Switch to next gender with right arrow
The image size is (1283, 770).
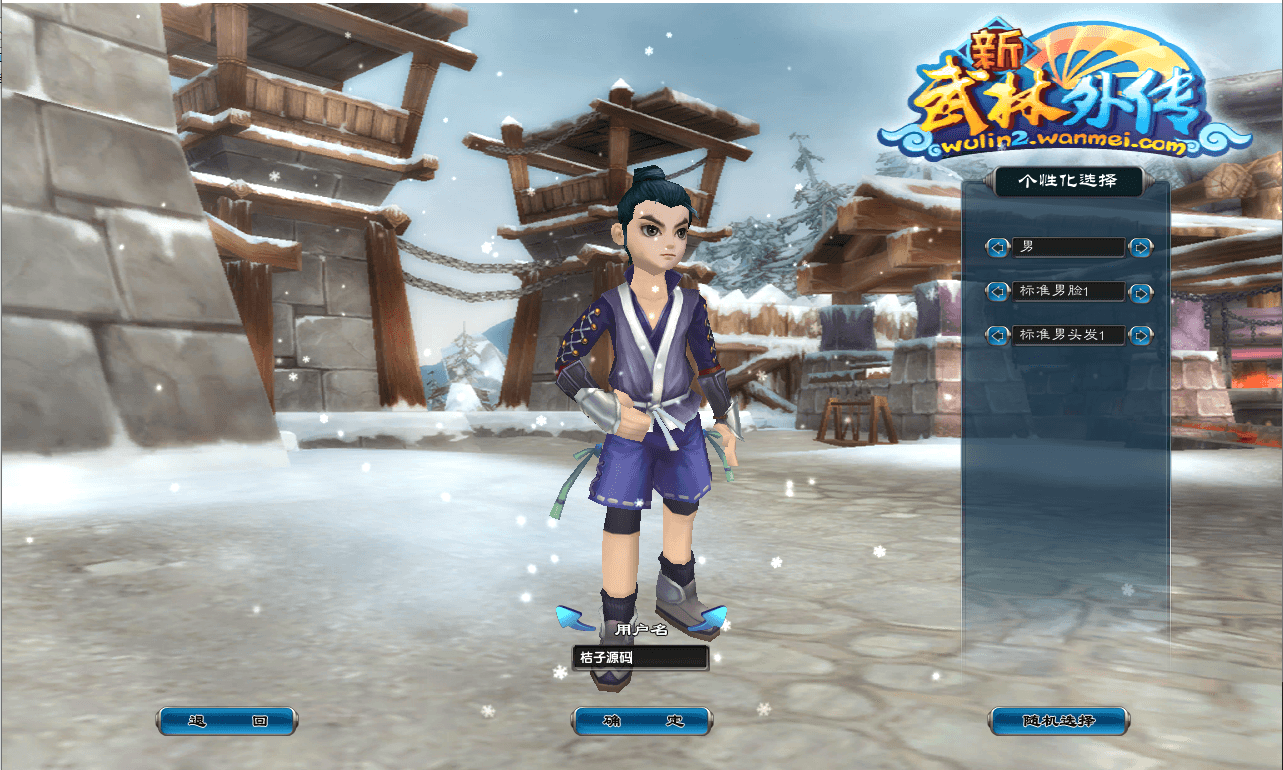[x=1140, y=247]
